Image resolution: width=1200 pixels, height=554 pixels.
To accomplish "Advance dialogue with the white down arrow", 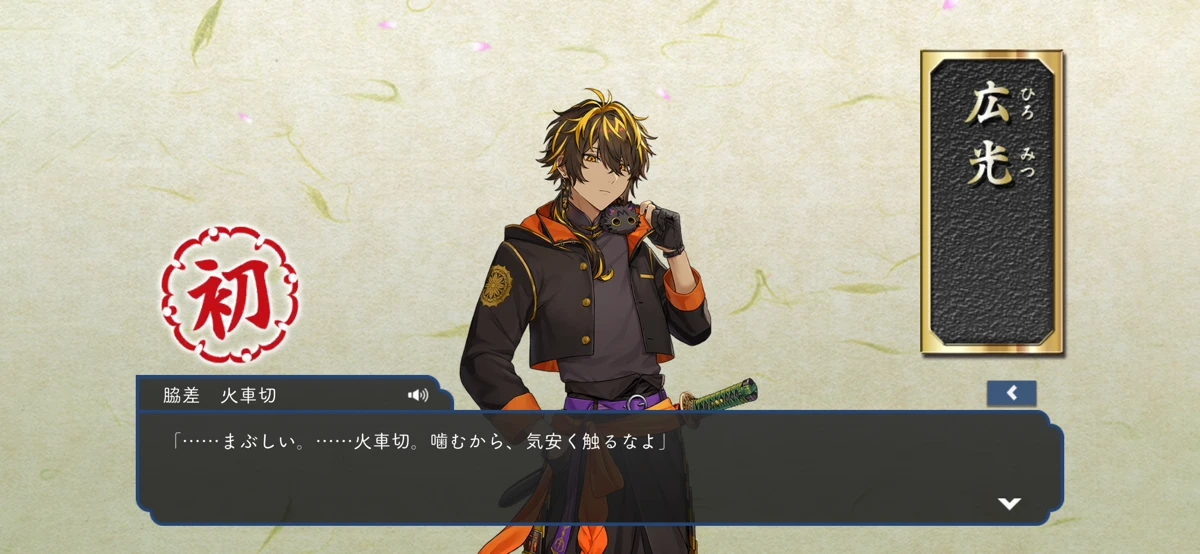I will [x=1009, y=503].
